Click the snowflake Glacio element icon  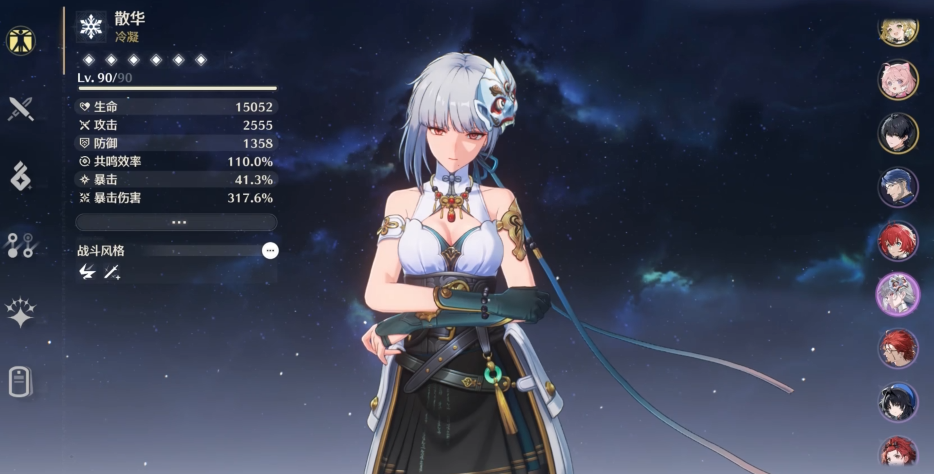(91, 26)
